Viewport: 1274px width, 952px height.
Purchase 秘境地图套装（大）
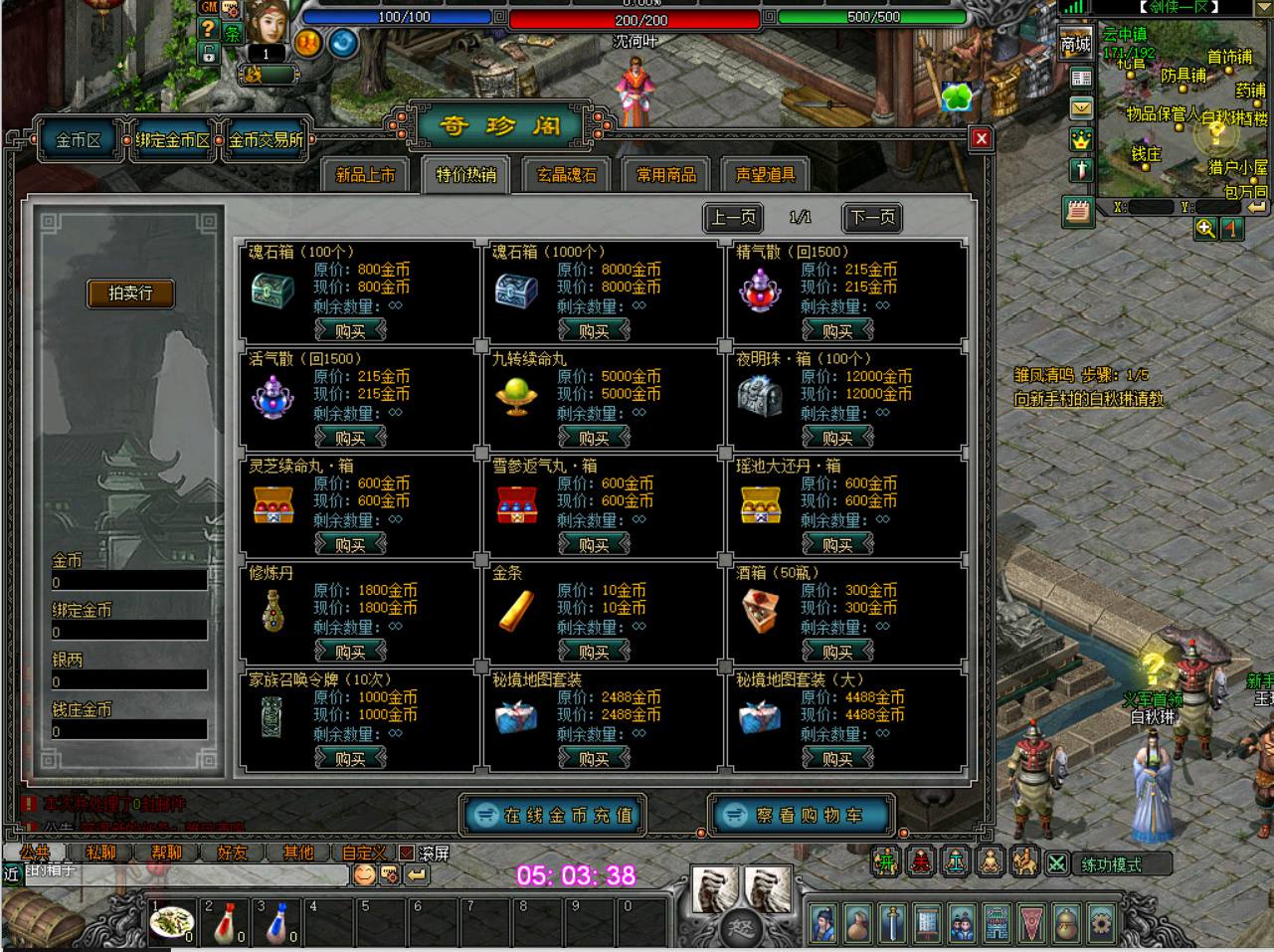pyautogui.click(x=837, y=758)
